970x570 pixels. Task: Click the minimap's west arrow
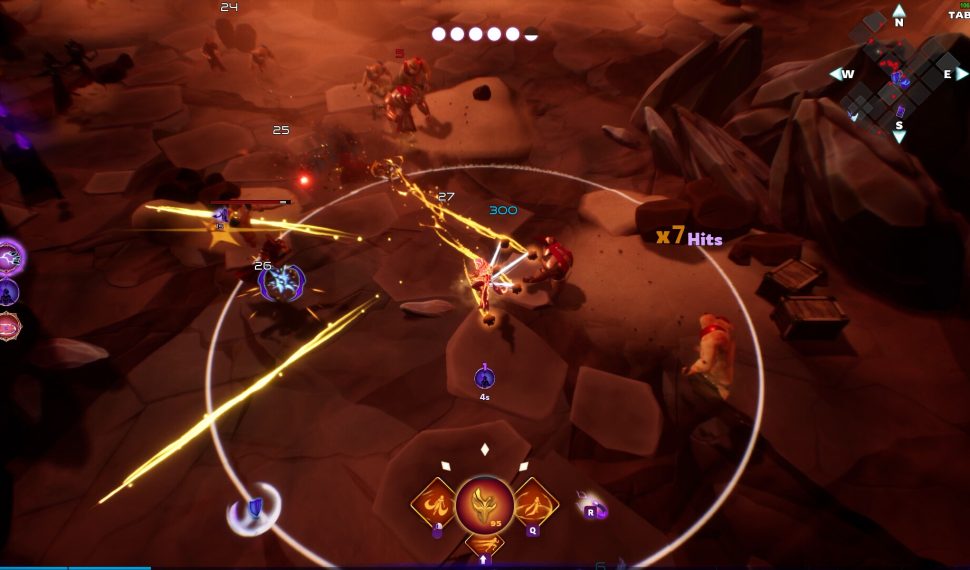(x=836, y=74)
